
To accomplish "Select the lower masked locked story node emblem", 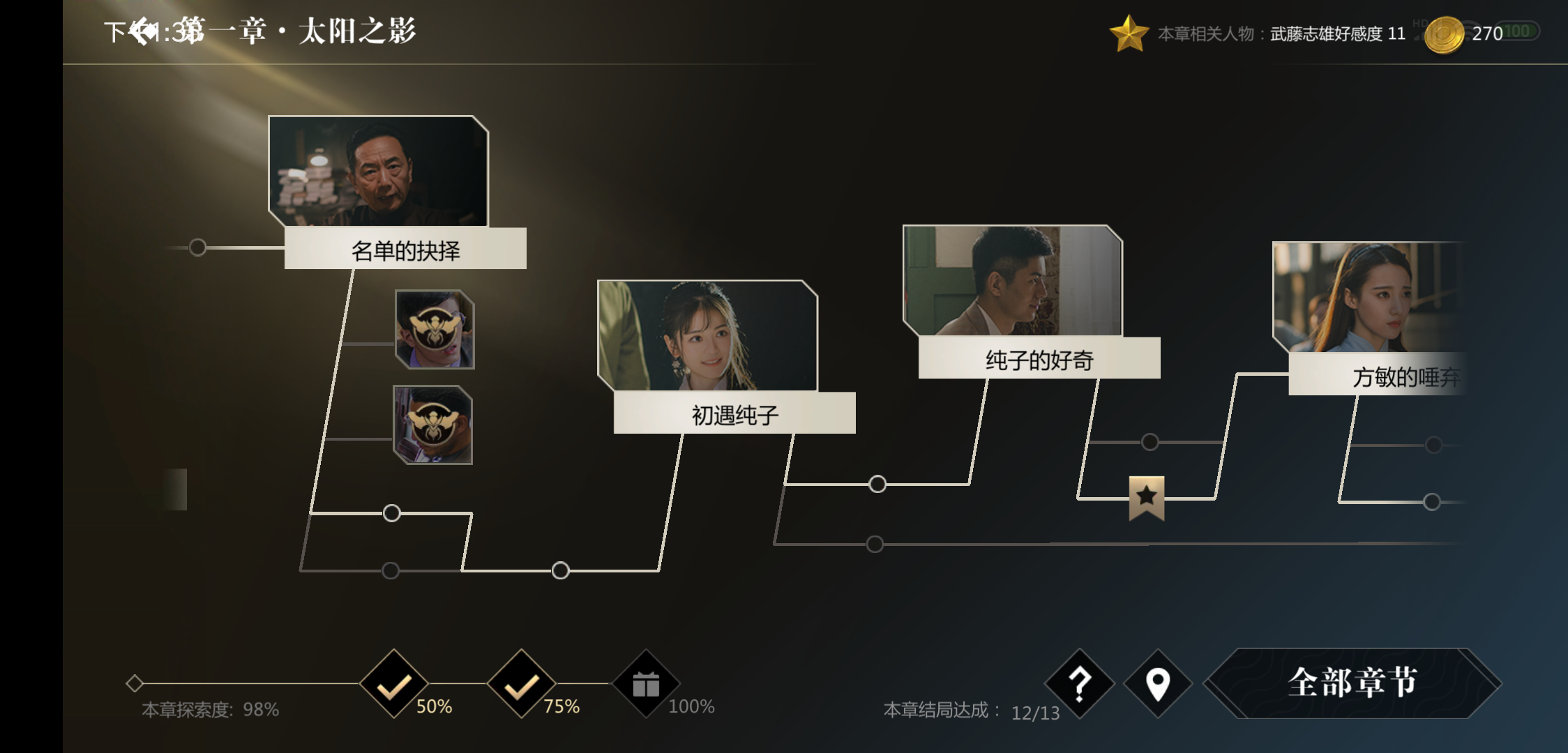I will coord(433,425).
